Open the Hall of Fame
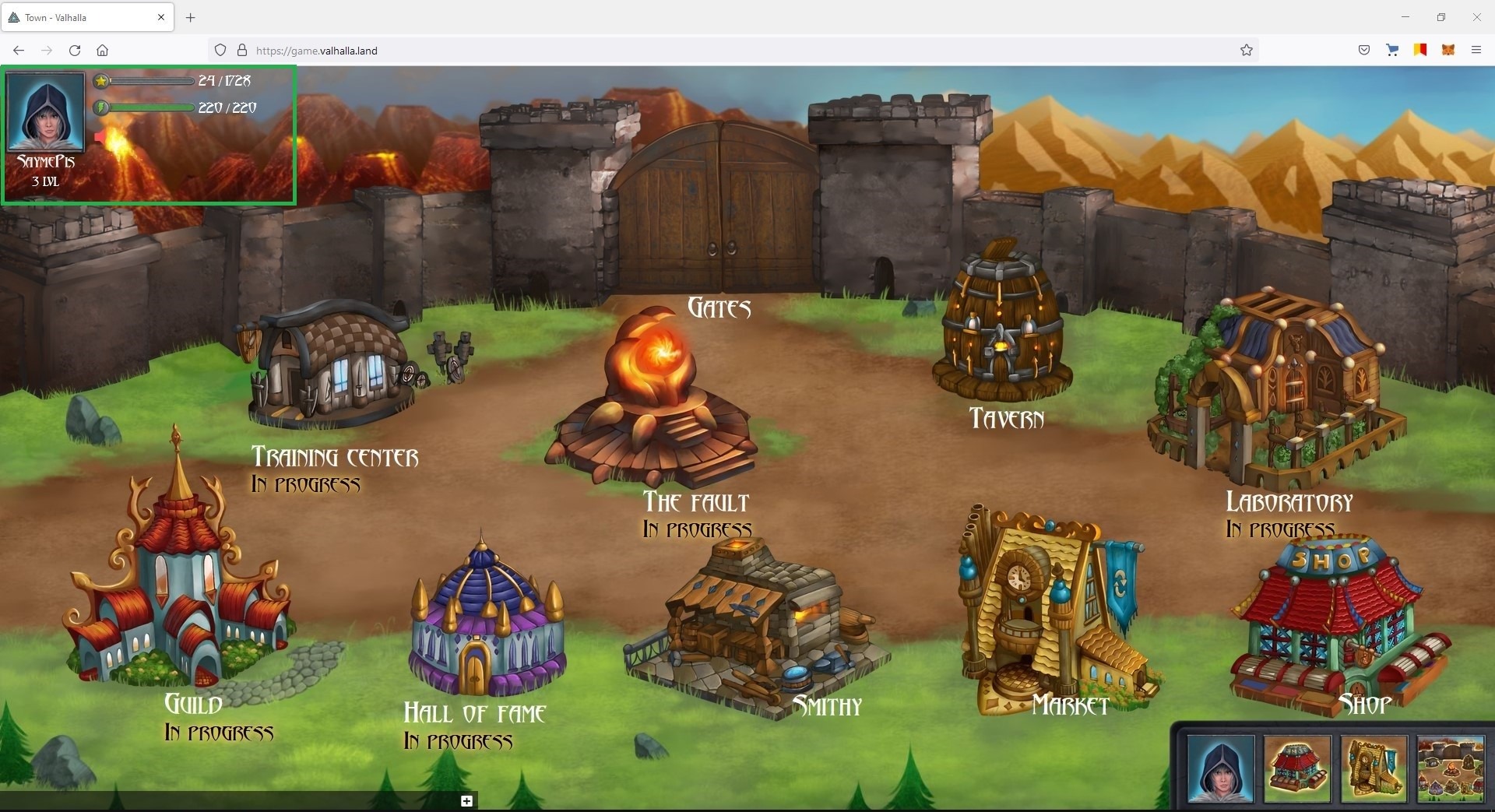This screenshot has width=1495, height=812. (487, 623)
